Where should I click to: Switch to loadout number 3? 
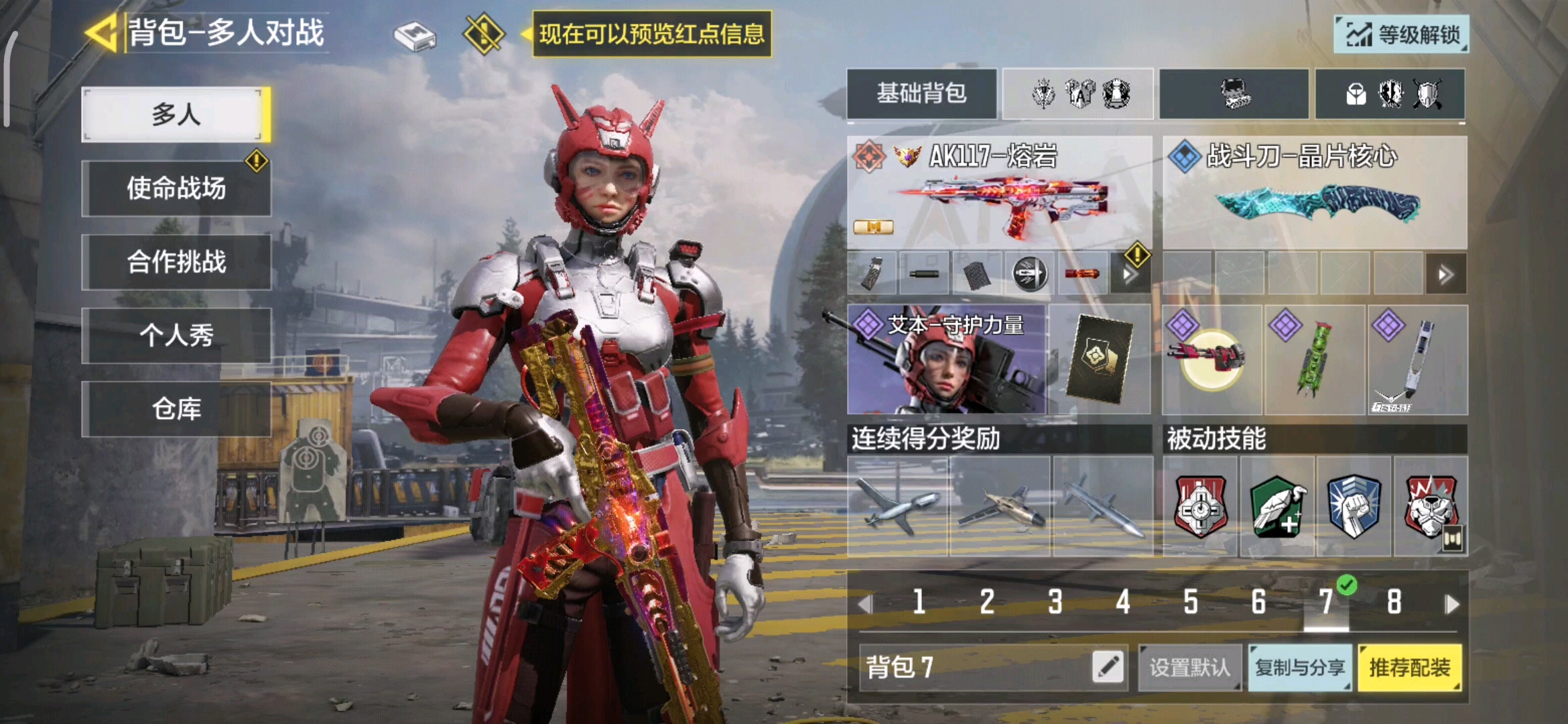click(x=1055, y=602)
